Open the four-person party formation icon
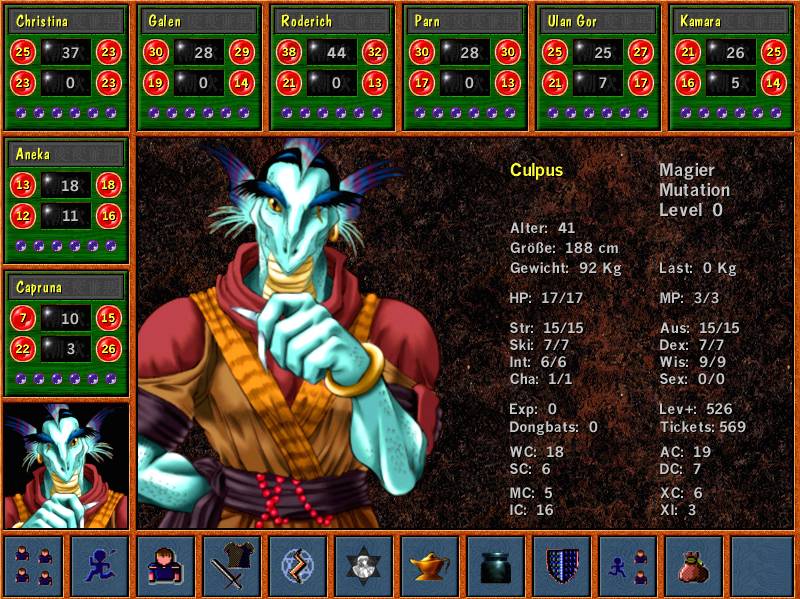 [34, 566]
